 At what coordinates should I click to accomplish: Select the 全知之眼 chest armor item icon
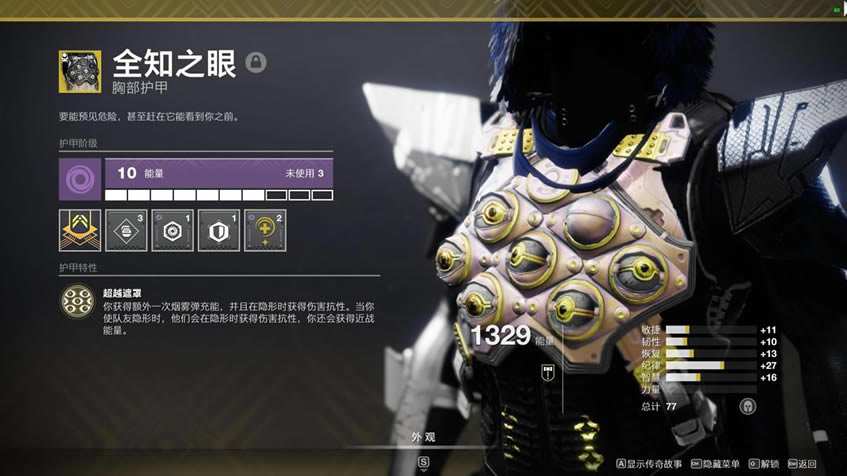(x=79, y=71)
